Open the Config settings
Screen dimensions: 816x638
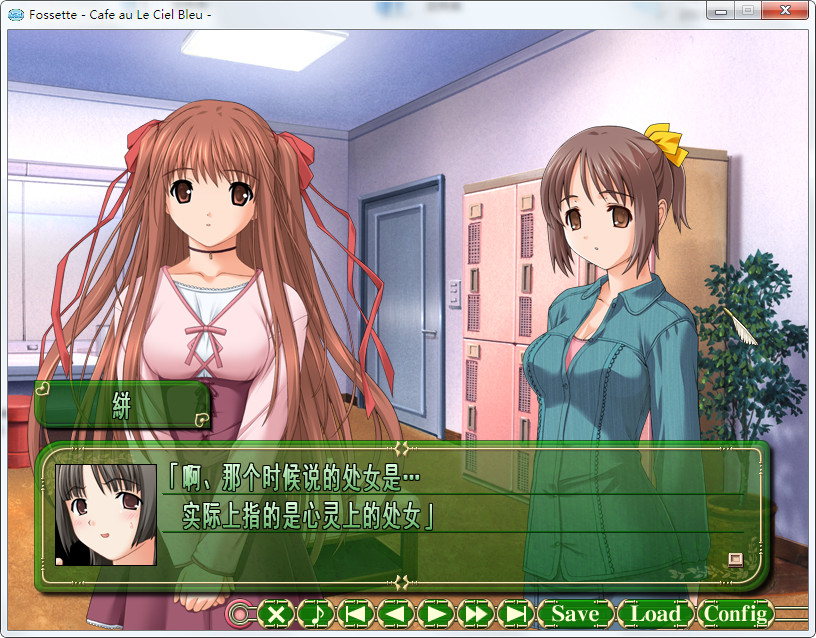pos(735,613)
